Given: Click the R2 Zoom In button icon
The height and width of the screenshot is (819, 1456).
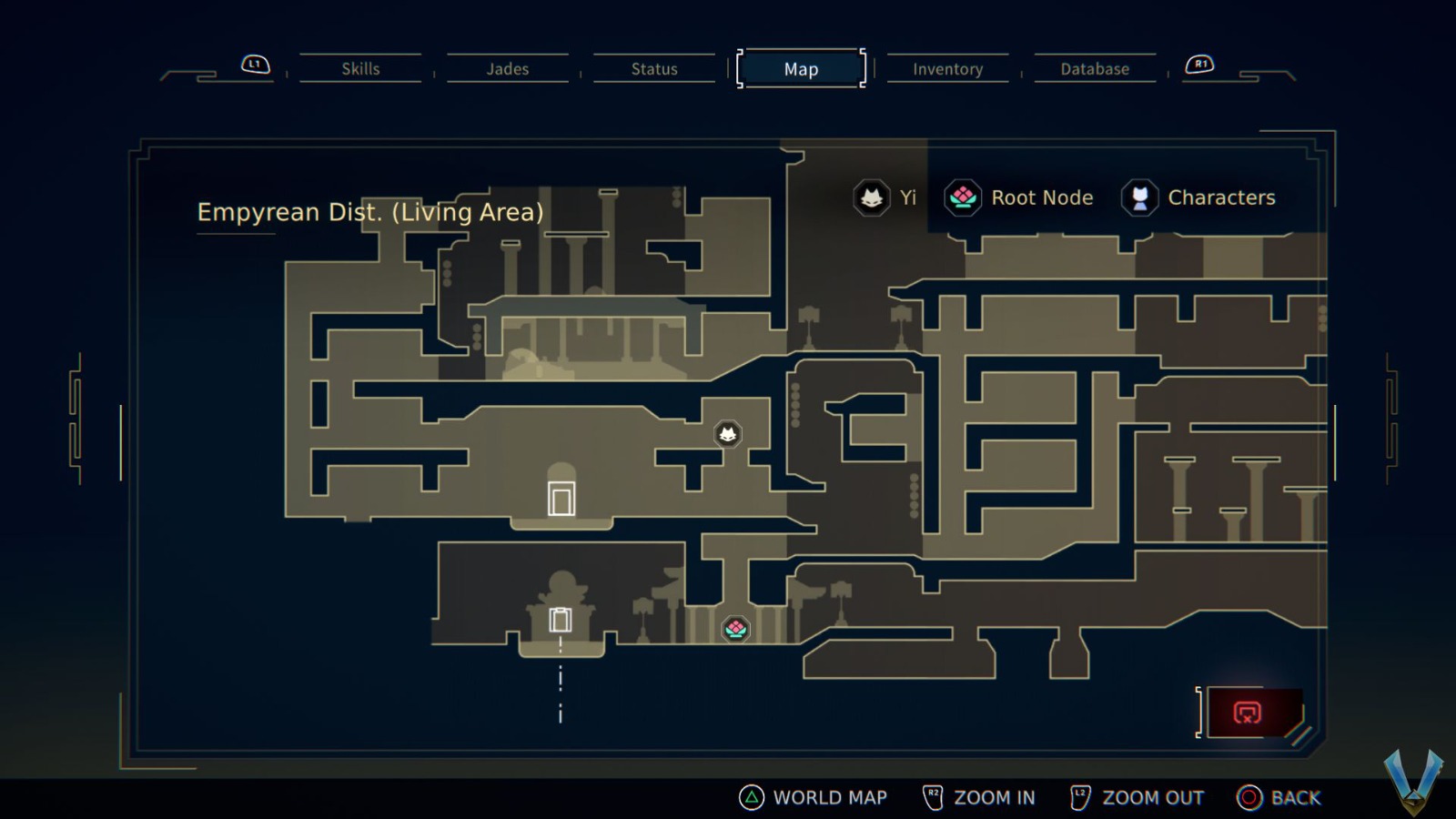Looking at the screenshot, I should pyautogui.click(x=932, y=796).
